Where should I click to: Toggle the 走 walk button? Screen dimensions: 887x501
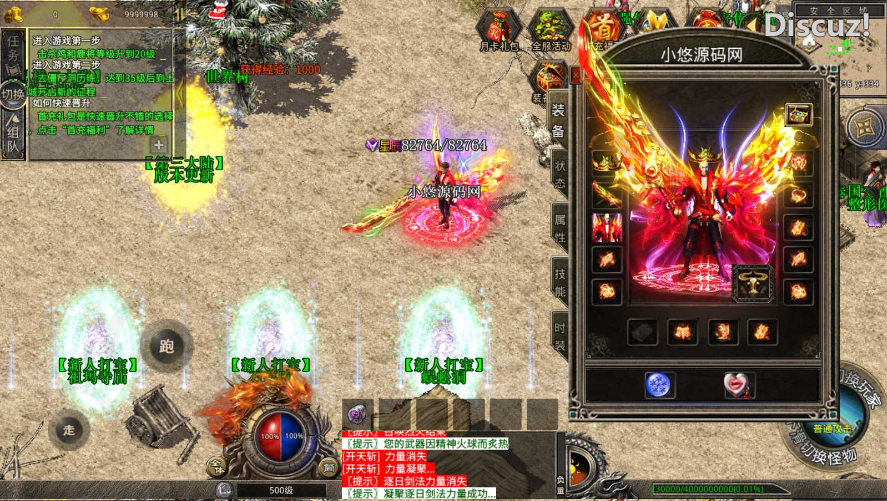[x=68, y=428]
